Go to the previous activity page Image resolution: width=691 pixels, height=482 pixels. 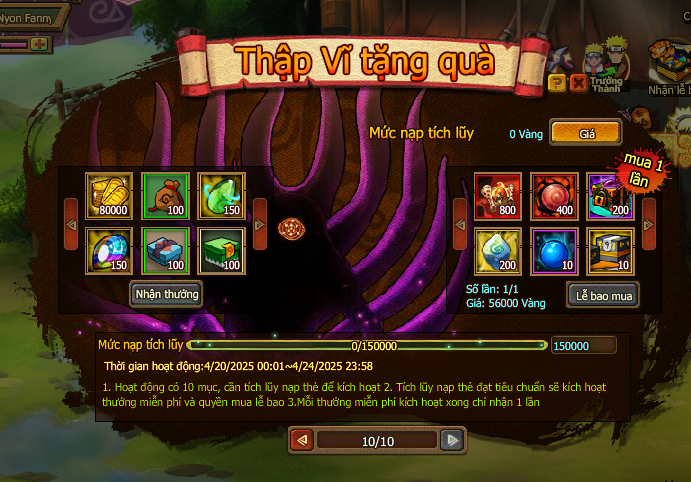coord(301,440)
